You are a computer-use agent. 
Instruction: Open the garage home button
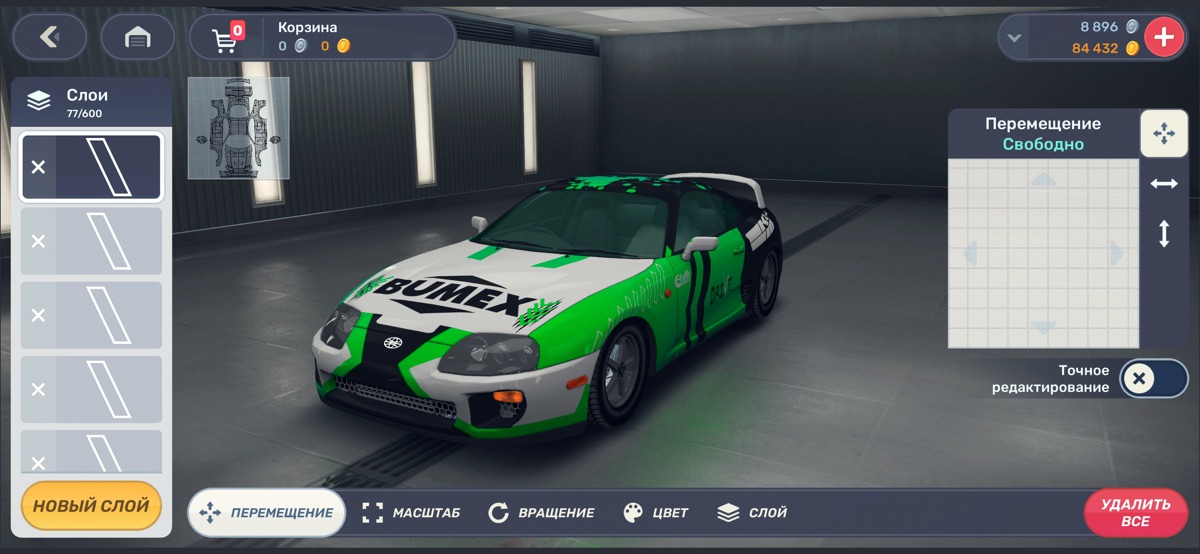click(x=137, y=37)
